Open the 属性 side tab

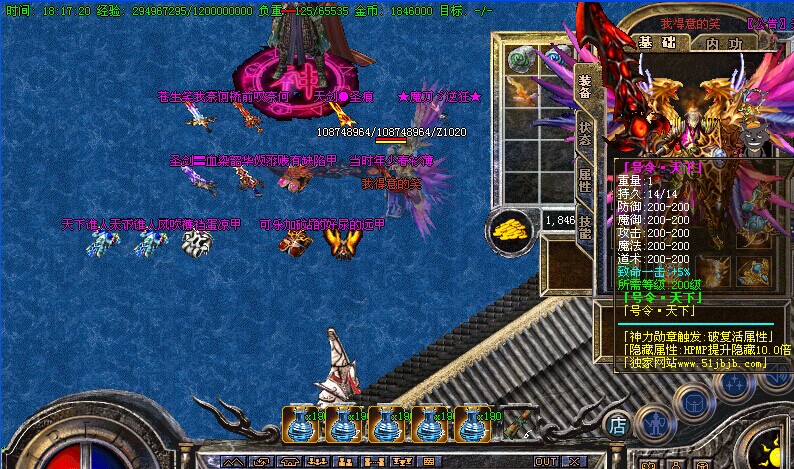coord(585,181)
